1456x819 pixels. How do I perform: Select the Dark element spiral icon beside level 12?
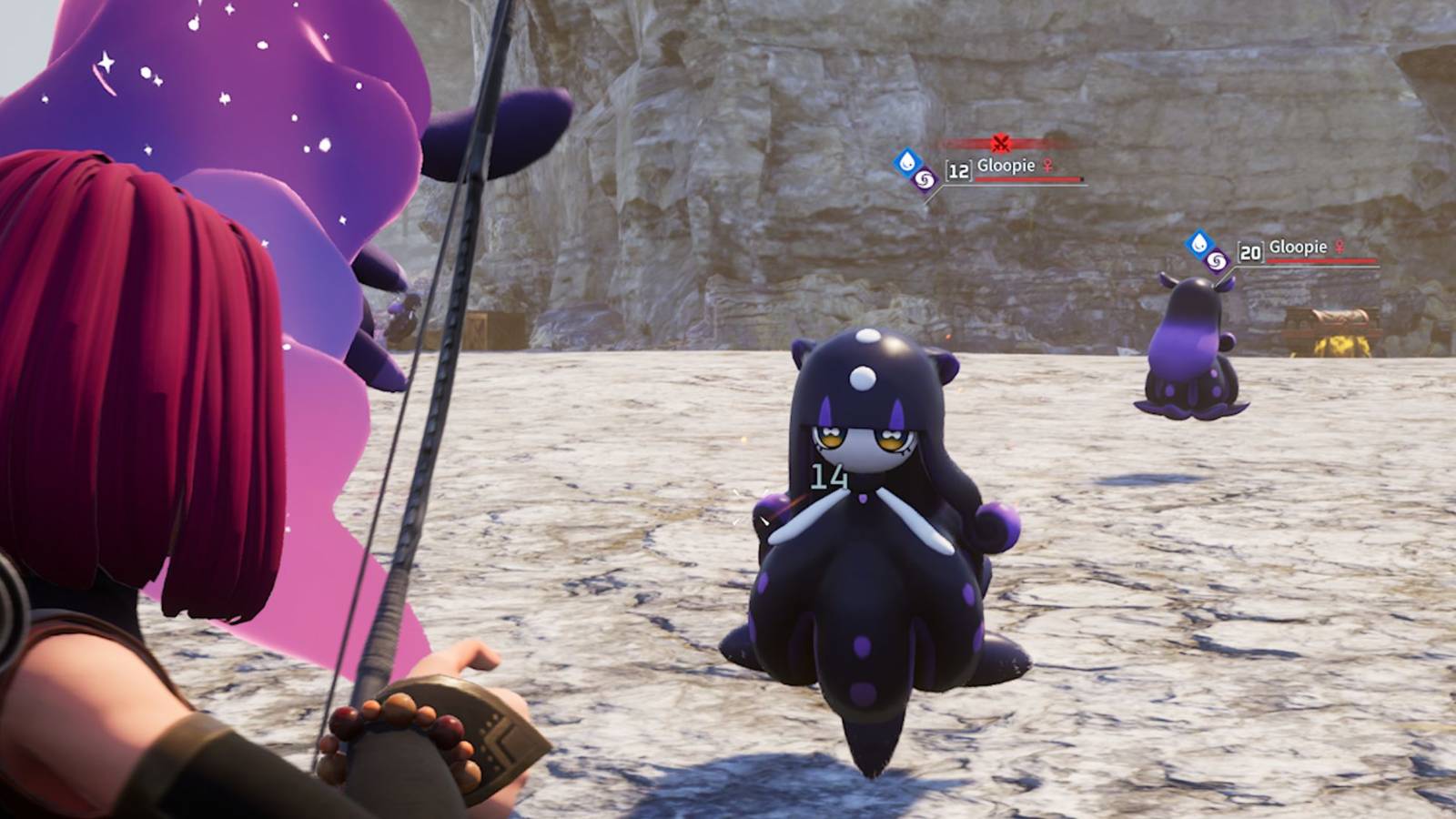[x=925, y=178]
